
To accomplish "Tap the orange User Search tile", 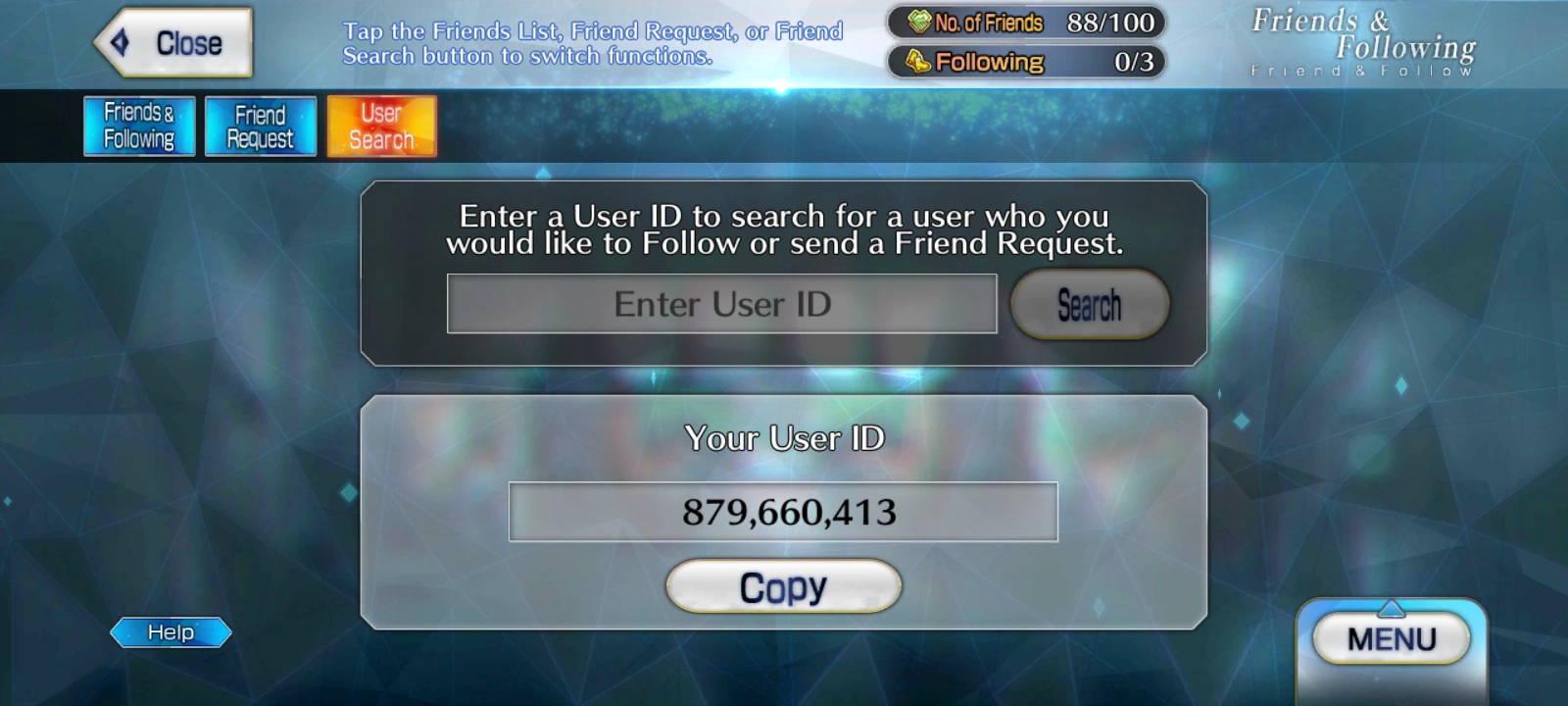I will click(x=381, y=126).
